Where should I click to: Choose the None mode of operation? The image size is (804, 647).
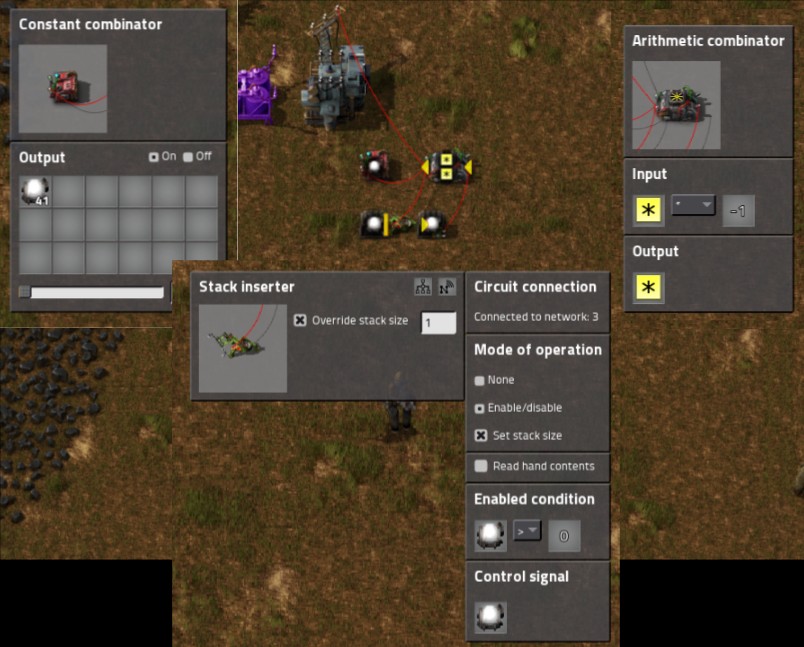480,381
